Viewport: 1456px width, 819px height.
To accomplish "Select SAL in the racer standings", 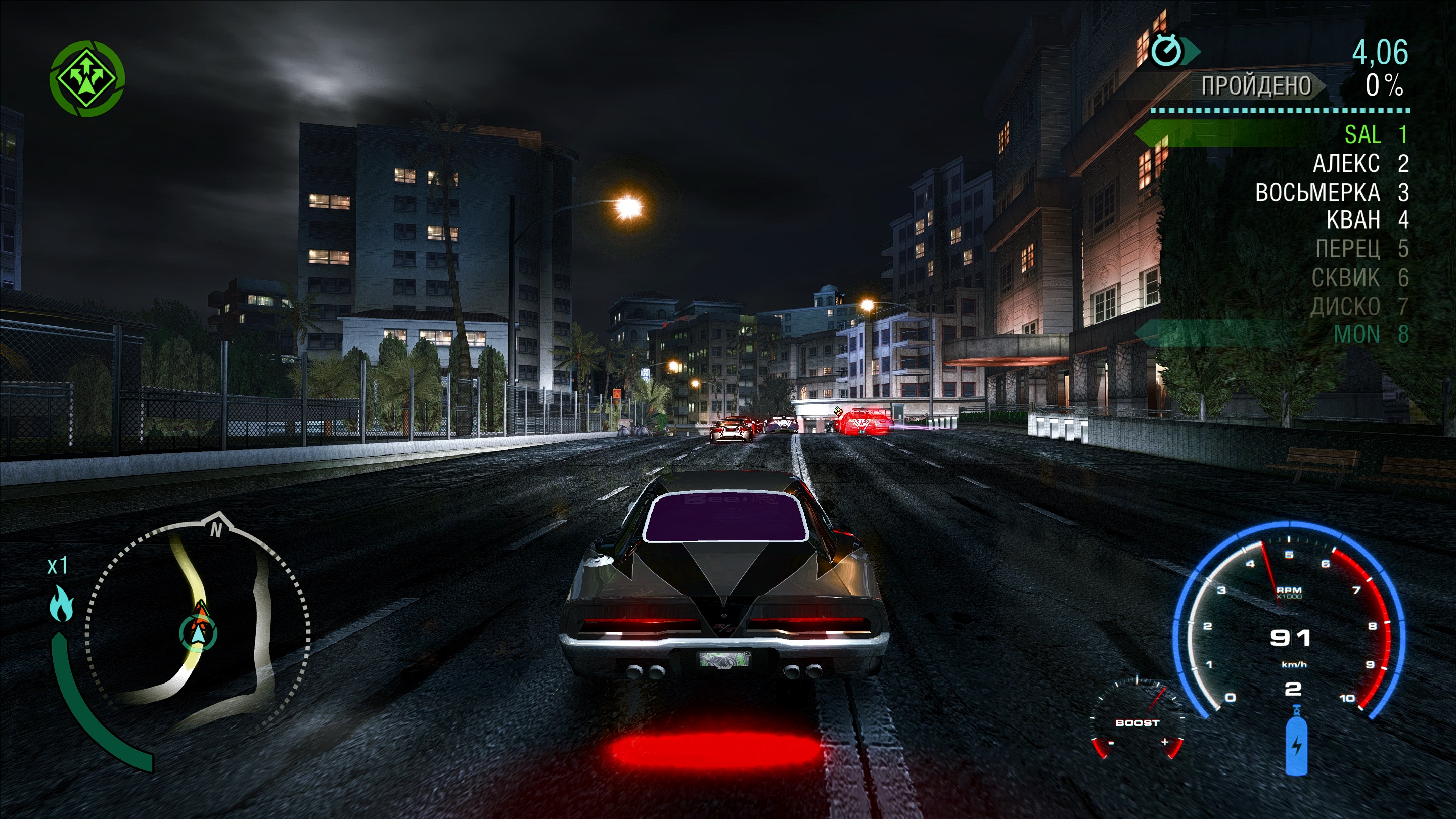I will (x=1362, y=134).
